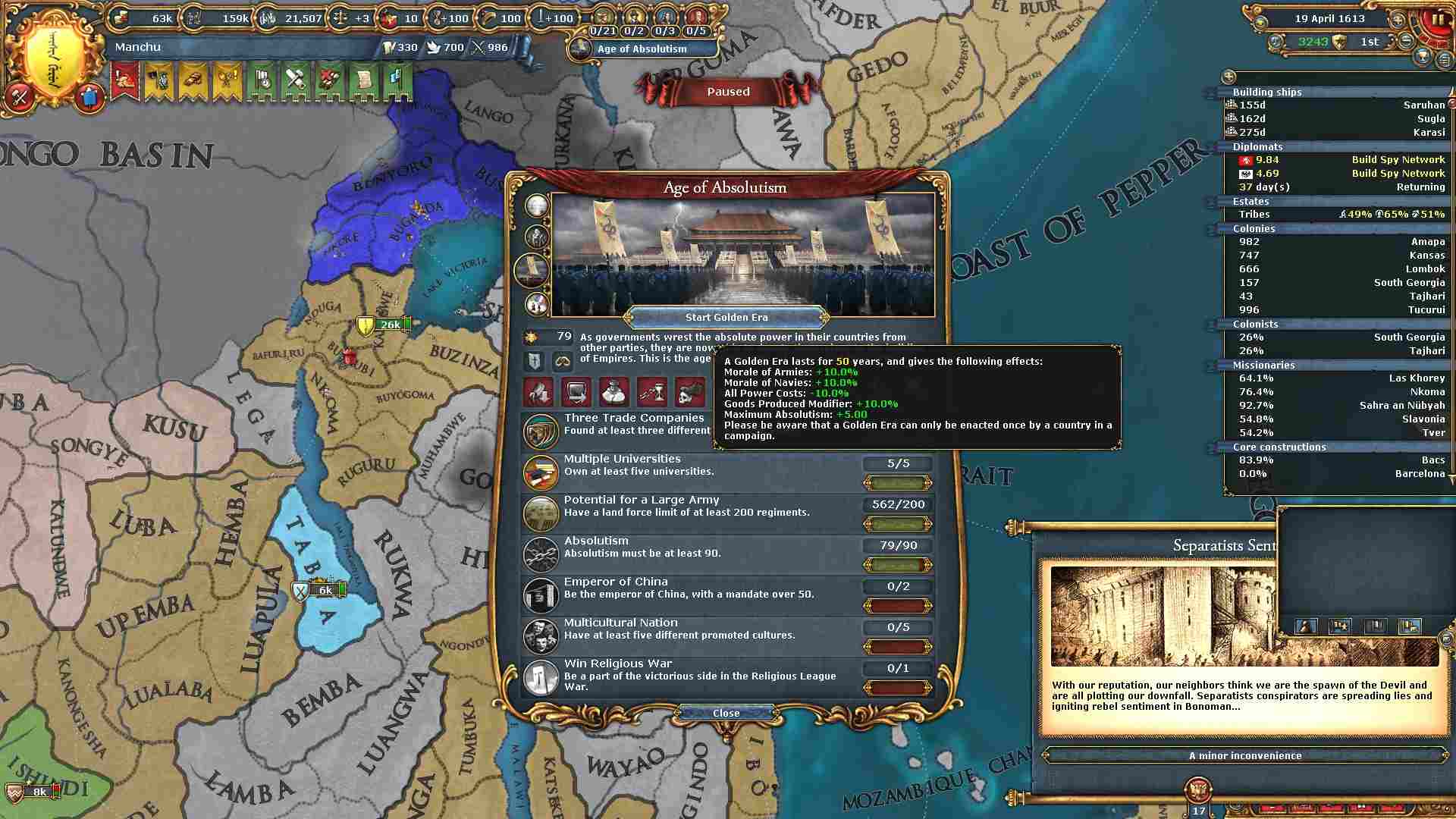The image size is (1456, 819).
Task: Open the trophy achievements icon
Action: (1423, 56)
